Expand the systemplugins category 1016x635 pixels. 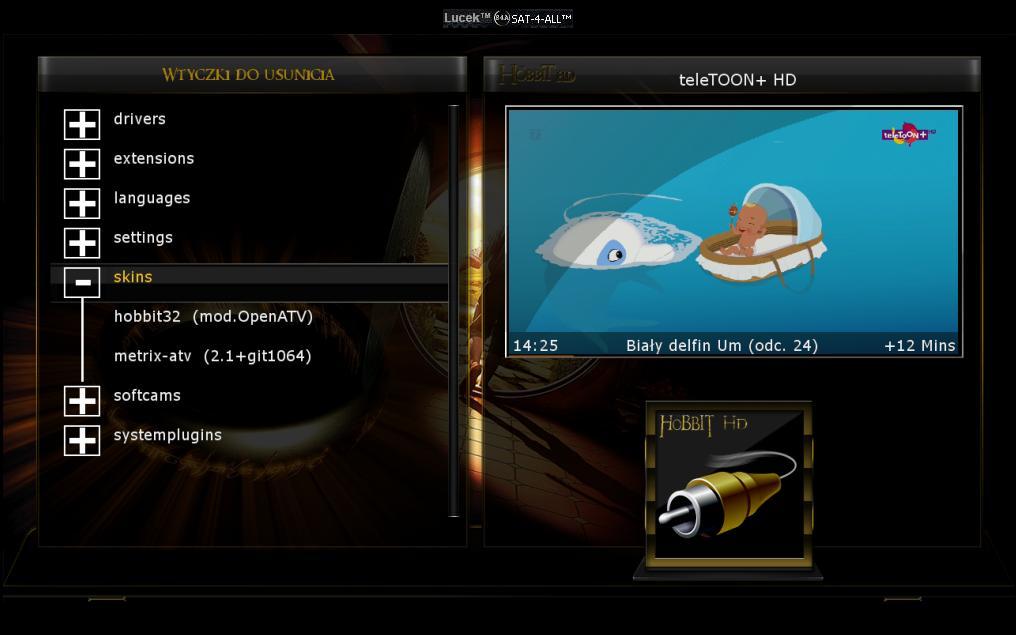[82, 440]
